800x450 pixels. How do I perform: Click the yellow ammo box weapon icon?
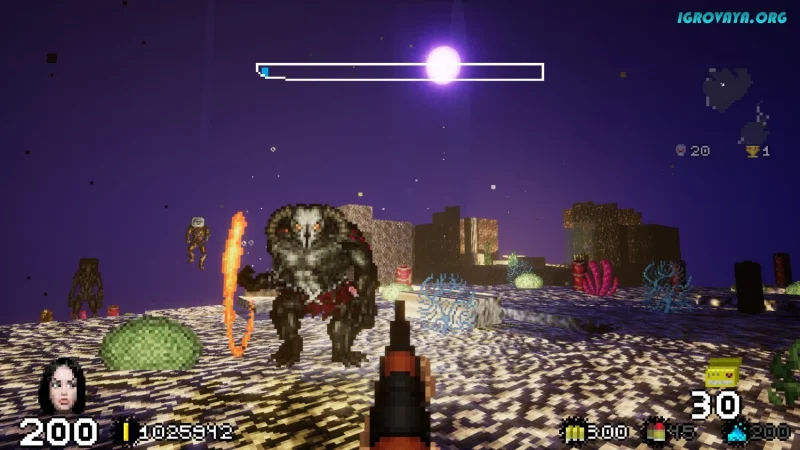coord(722,374)
